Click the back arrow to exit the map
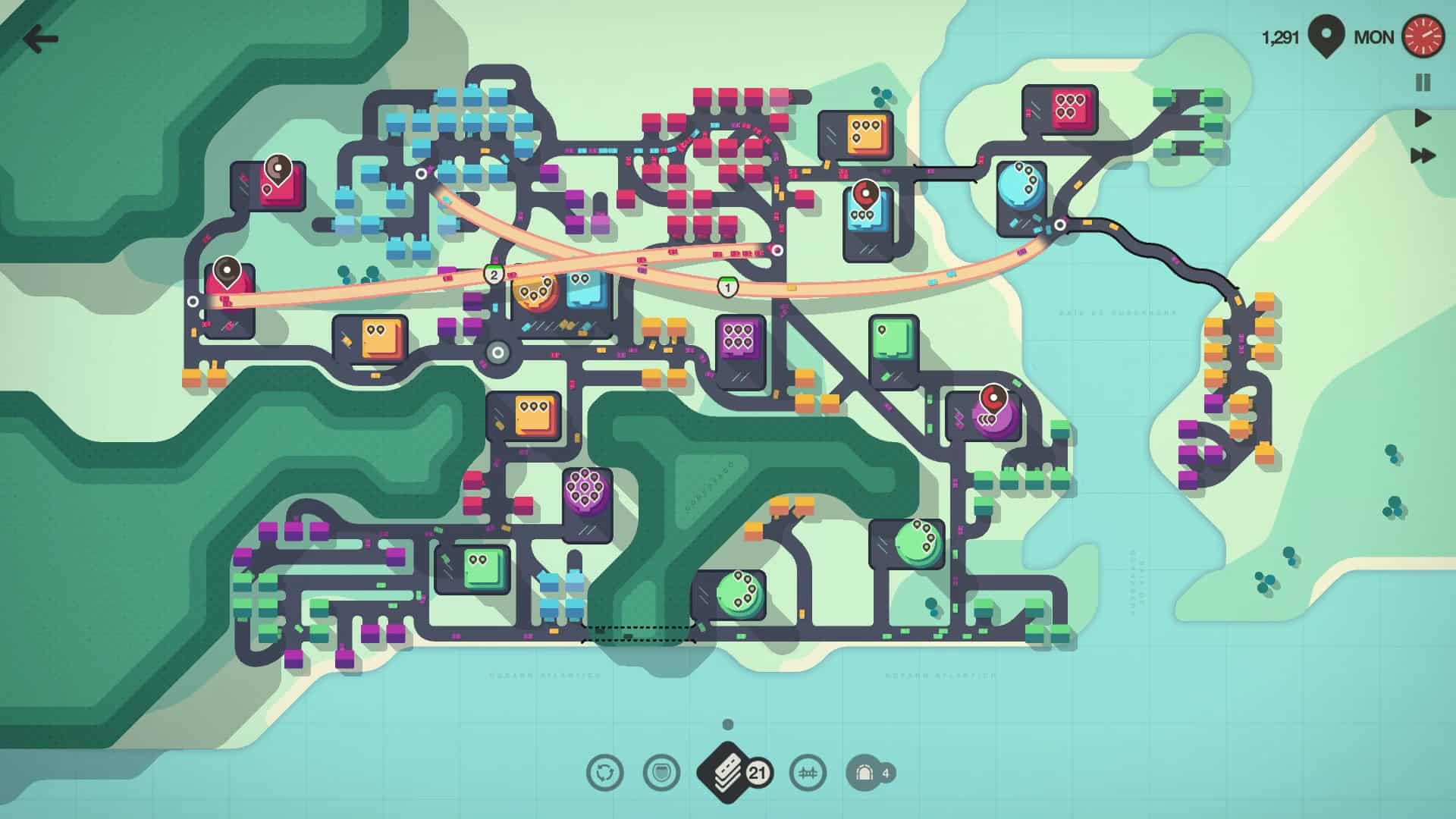The width and height of the screenshot is (1456, 819). 40,37
